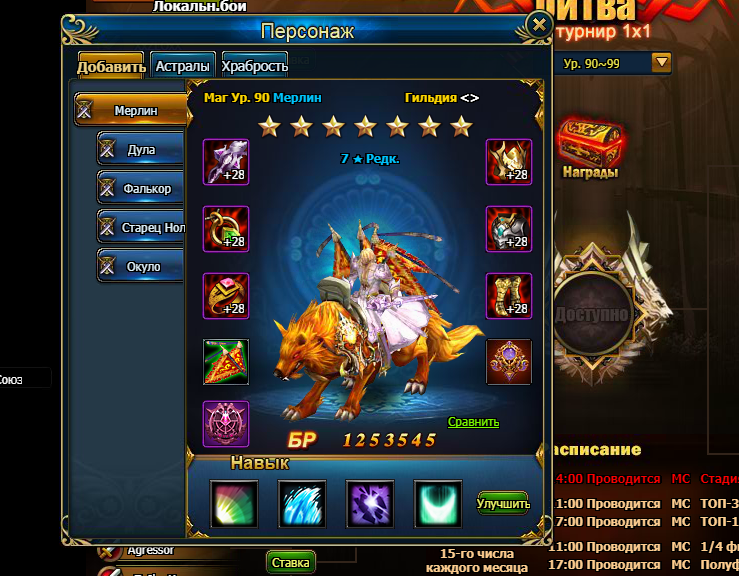Click the staff weapon equipment slot
Screen dimensions: 739x576
coord(226,162)
